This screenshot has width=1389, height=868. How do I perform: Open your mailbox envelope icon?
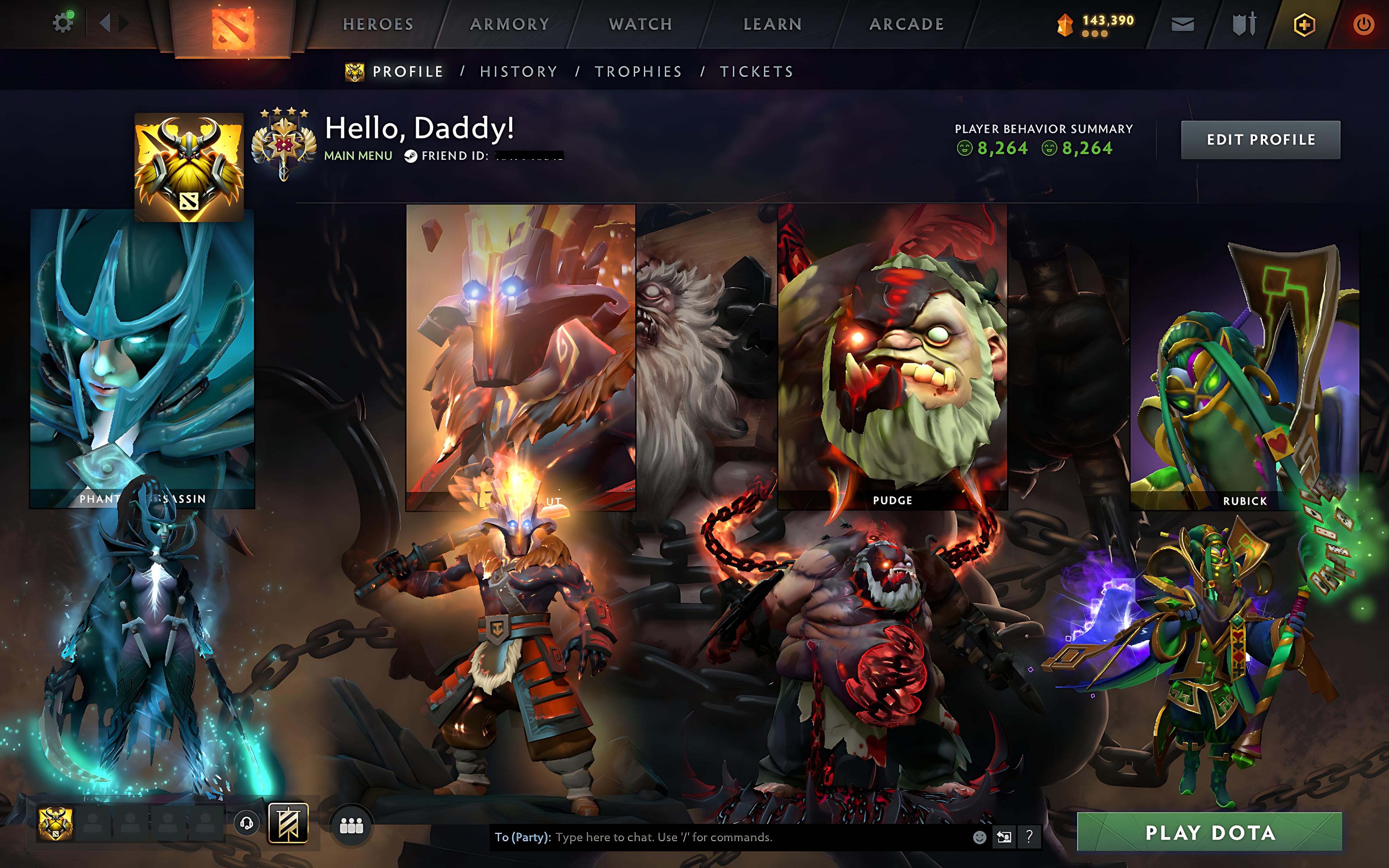click(1184, 24)
